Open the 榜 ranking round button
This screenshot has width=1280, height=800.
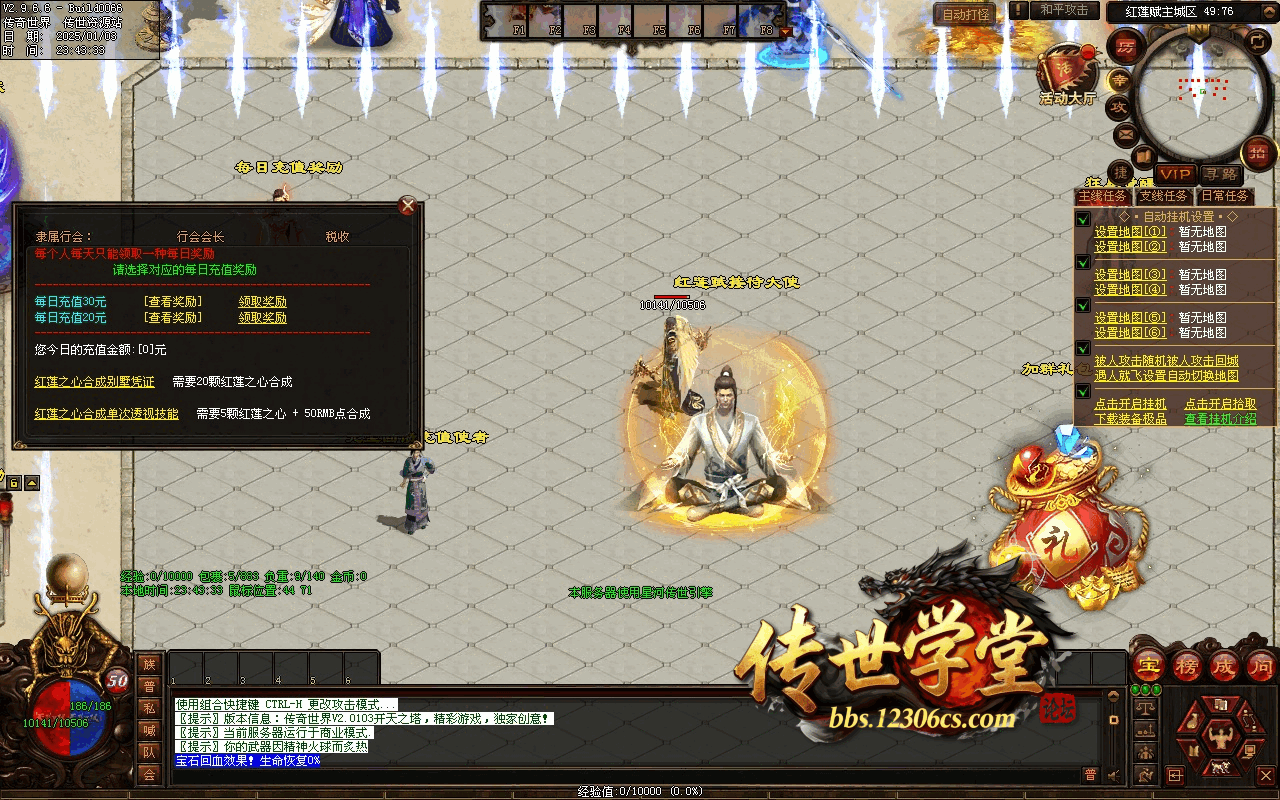(1187, 665)
